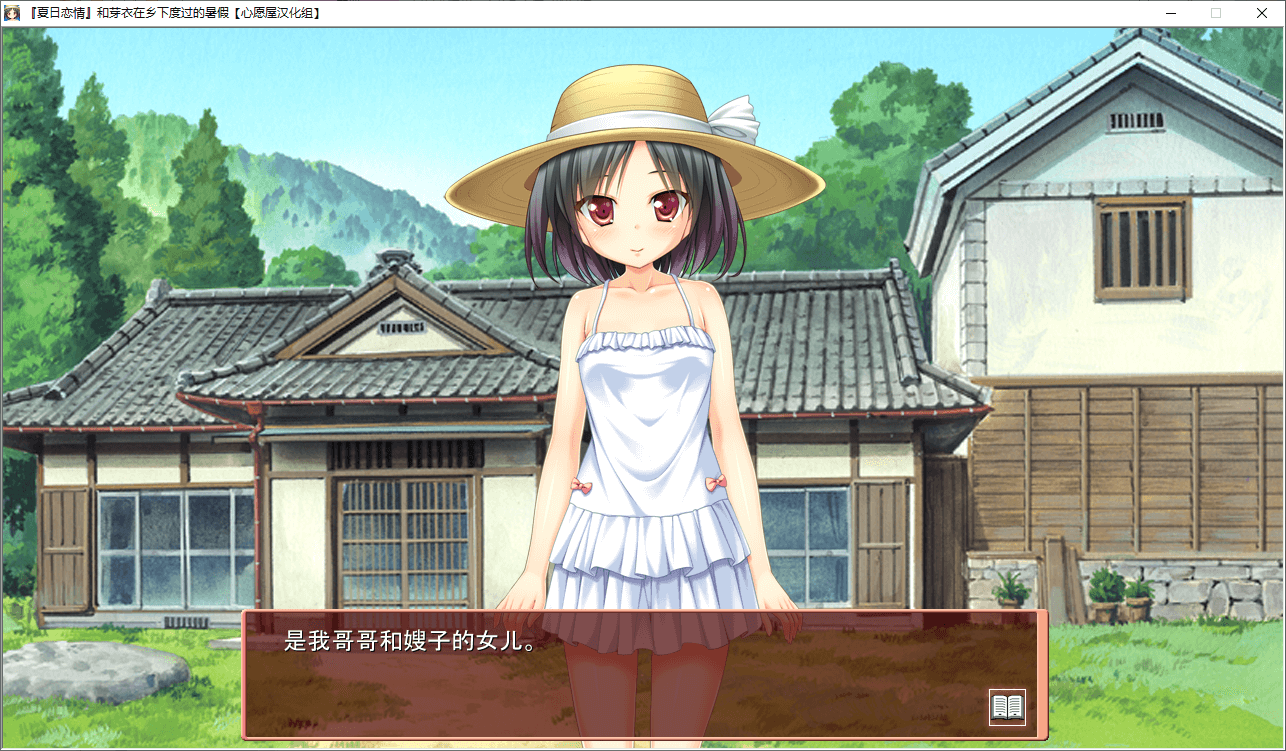1286x751 pixels.
Task: Open the book icon in the dialogue box
Action: 1007,707
